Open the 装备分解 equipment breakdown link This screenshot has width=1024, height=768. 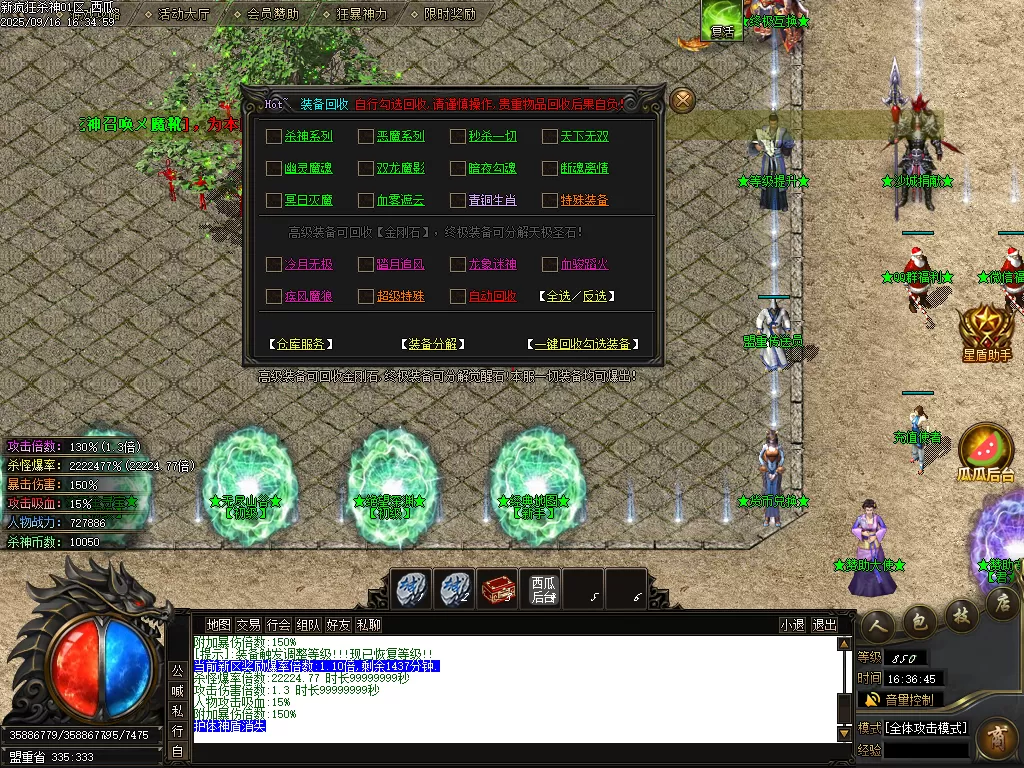click(x=432, y=344)
